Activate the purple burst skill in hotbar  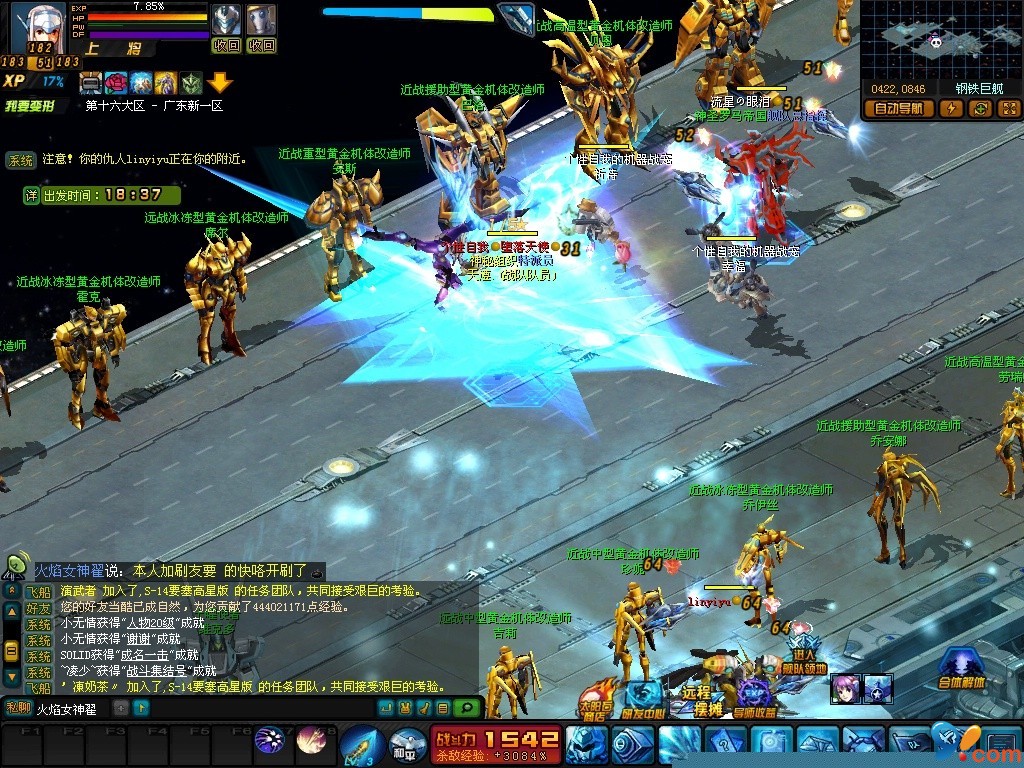(269, 741)
